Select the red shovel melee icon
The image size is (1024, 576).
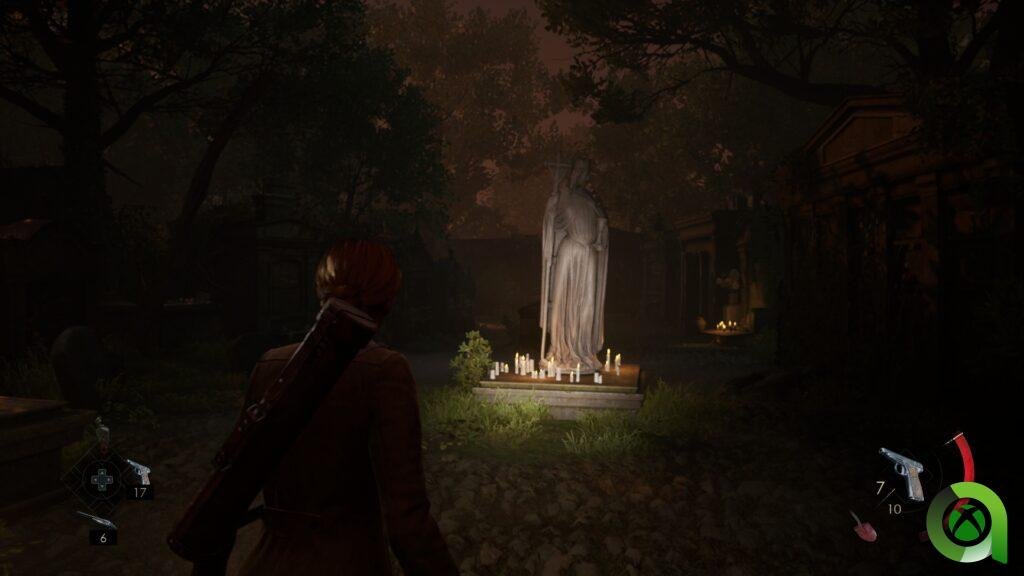tap(862, 527)
